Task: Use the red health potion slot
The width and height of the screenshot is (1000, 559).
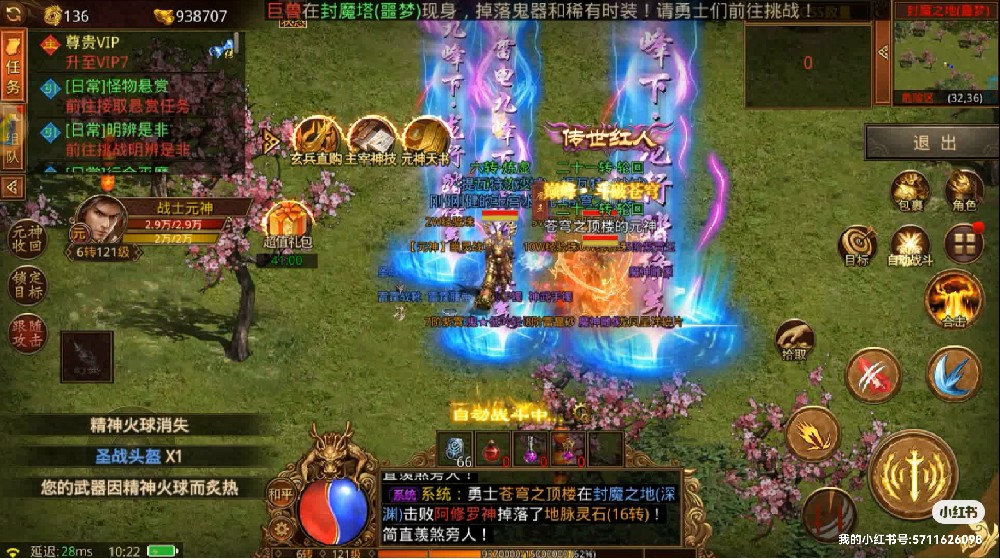Action: point(492,449)
